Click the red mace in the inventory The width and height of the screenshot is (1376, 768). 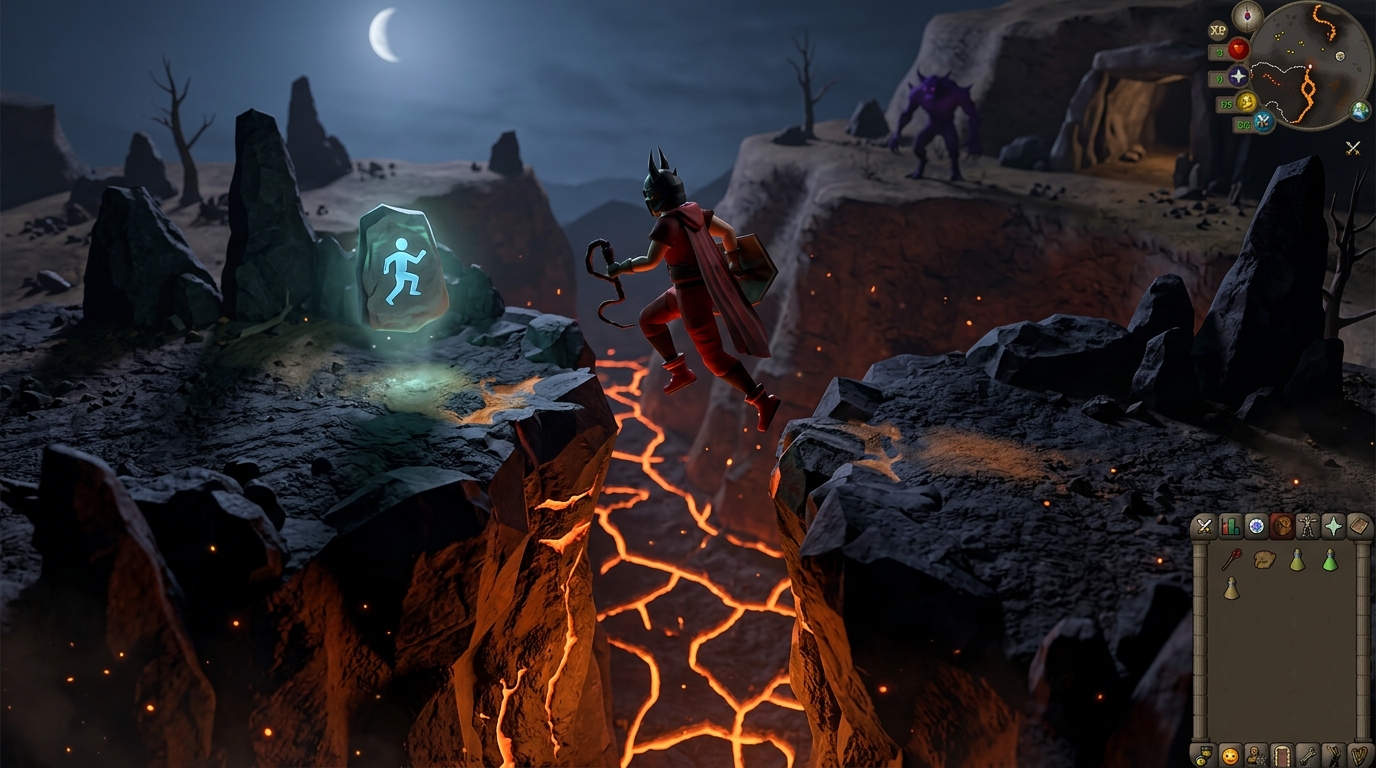pos(1234,560)
